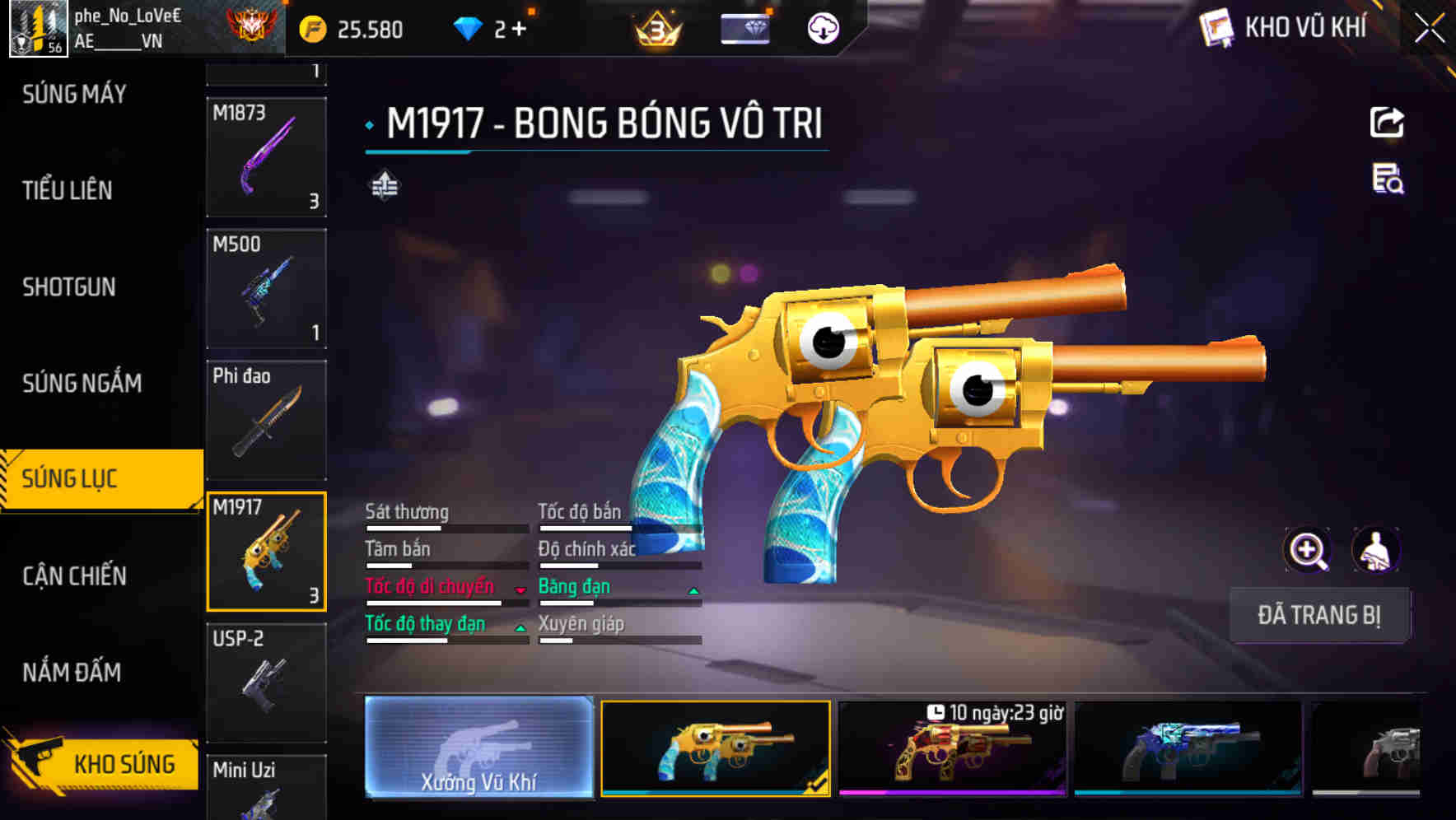Tap the membership card icon in top bar
Image resolution: width=1456 pixels, height=820 pixels.
coord(744,27)
